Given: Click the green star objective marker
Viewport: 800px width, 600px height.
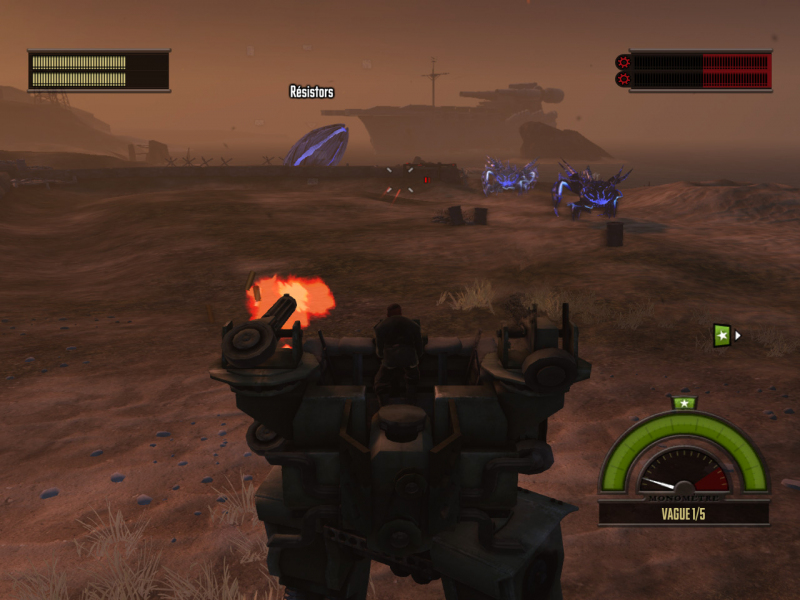Looking at the screenshot, I should 723,336.
